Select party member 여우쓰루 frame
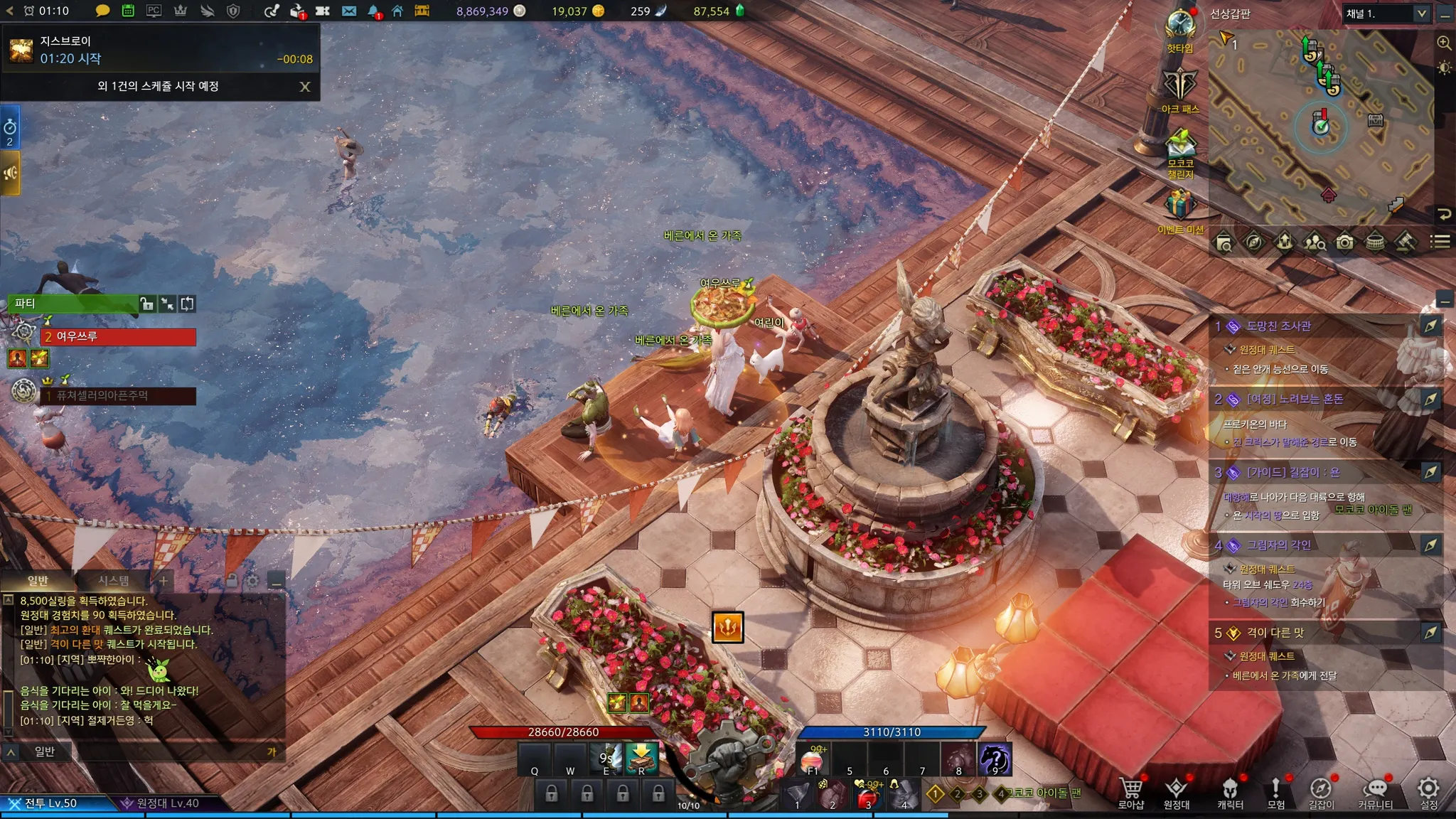 [x=117, y=336]
